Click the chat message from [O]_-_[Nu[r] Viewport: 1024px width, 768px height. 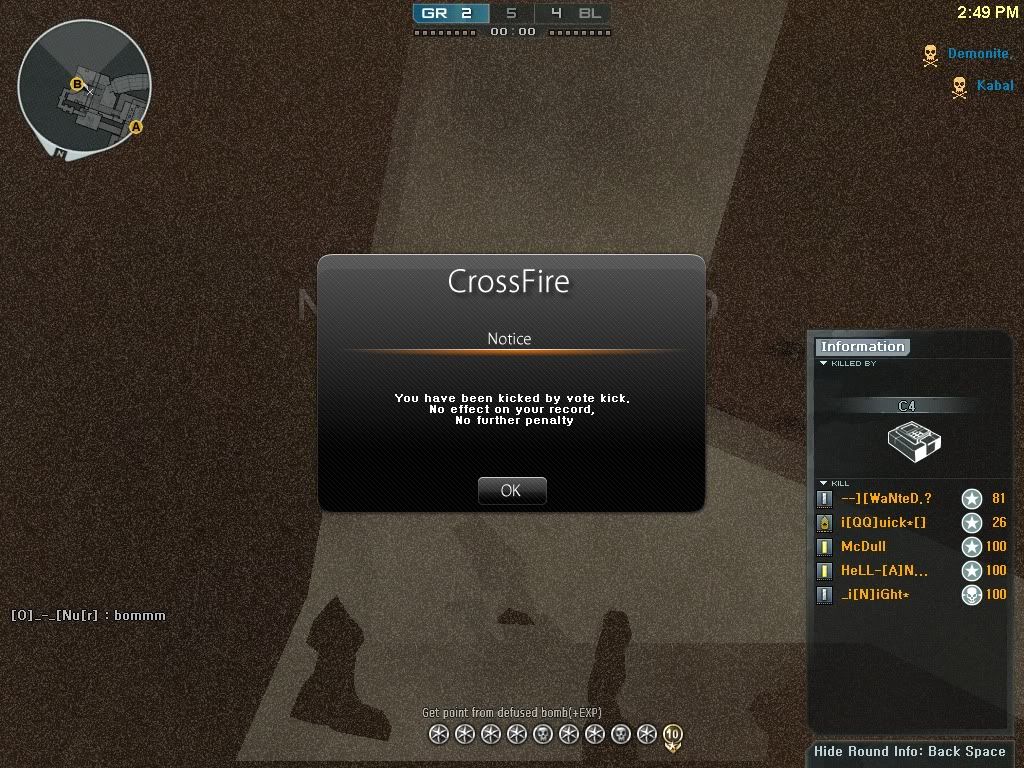[88, 615]
